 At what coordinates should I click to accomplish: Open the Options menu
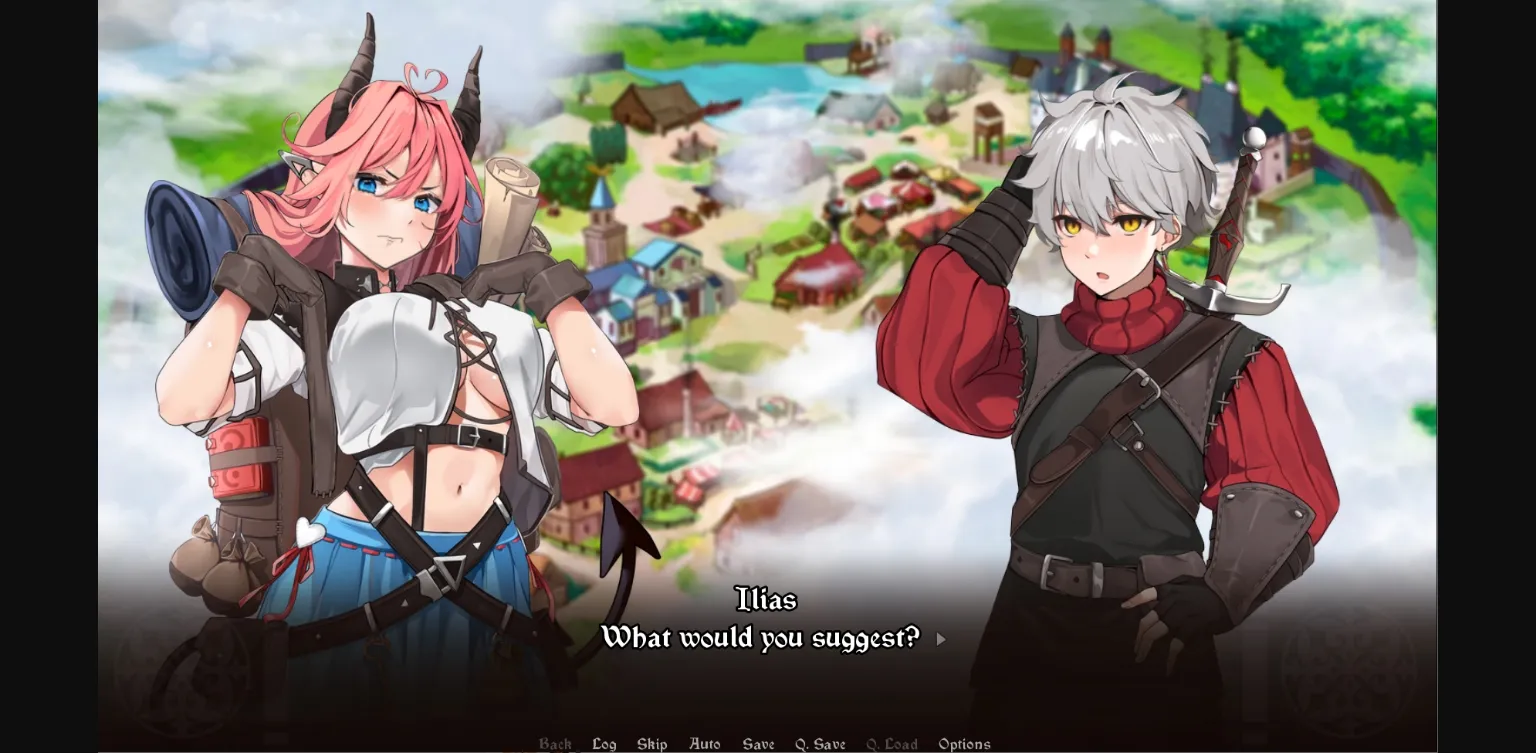964,744
